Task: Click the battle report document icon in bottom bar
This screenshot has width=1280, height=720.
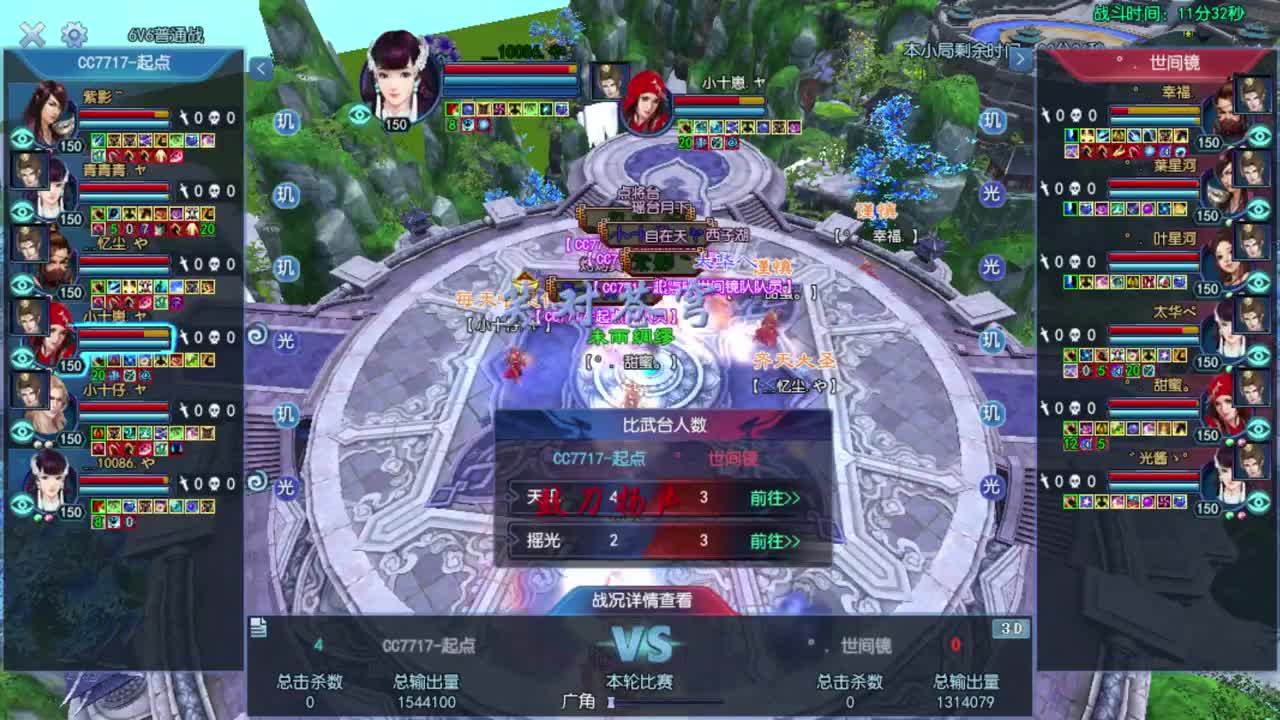Action: [259, 625]
